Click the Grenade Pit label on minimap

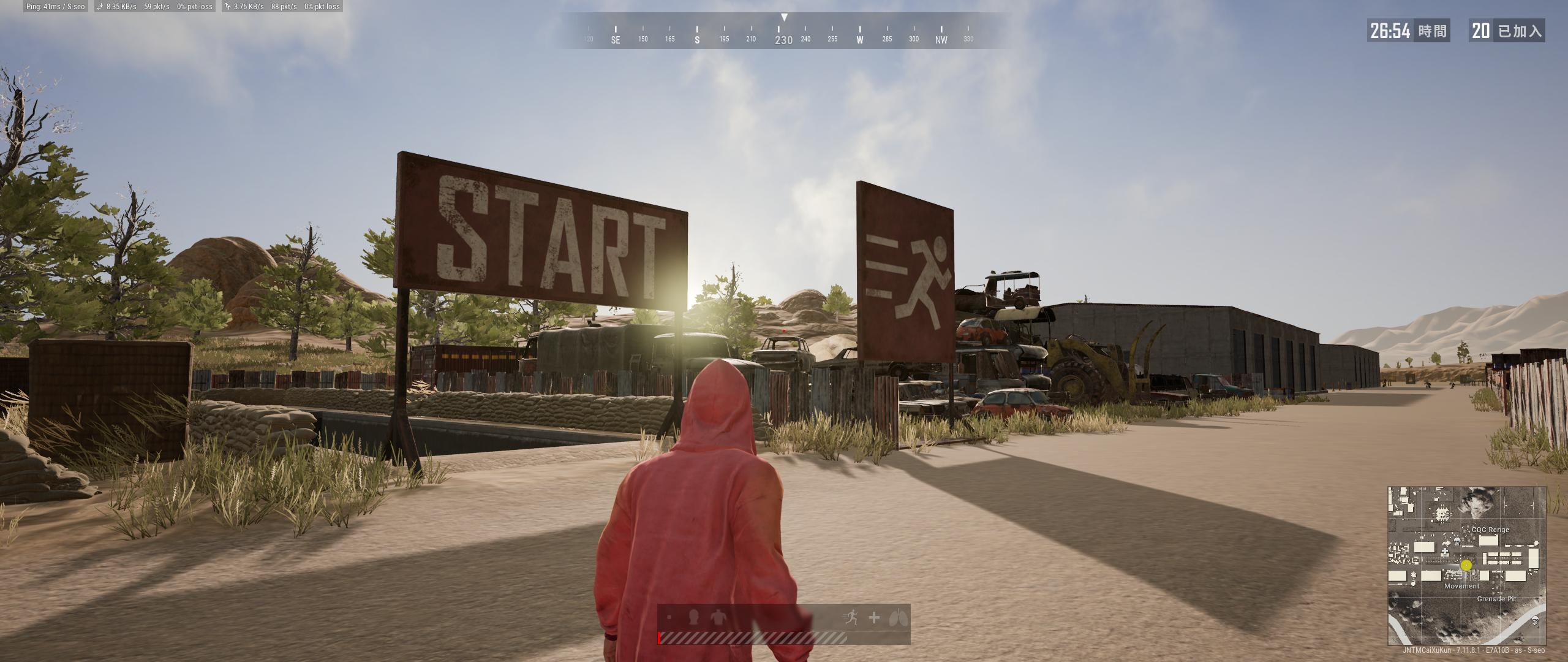pyautogui.click(x=1496, y=599)
